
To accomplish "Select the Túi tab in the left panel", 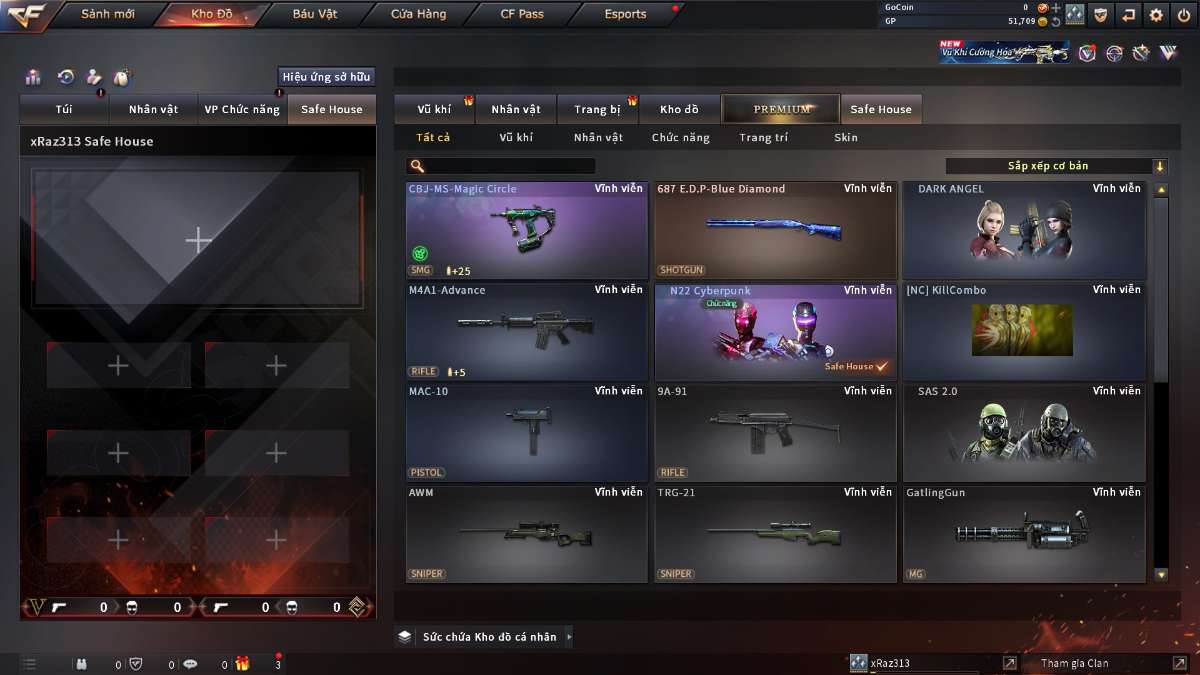I will (64, 109).
